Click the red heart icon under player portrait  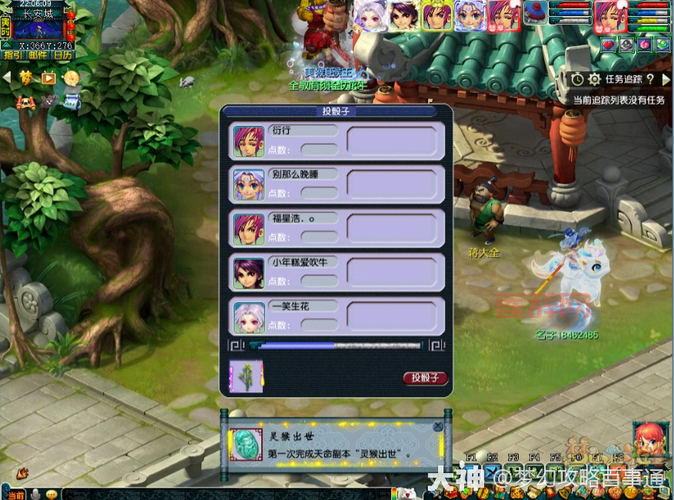(607, 44)
